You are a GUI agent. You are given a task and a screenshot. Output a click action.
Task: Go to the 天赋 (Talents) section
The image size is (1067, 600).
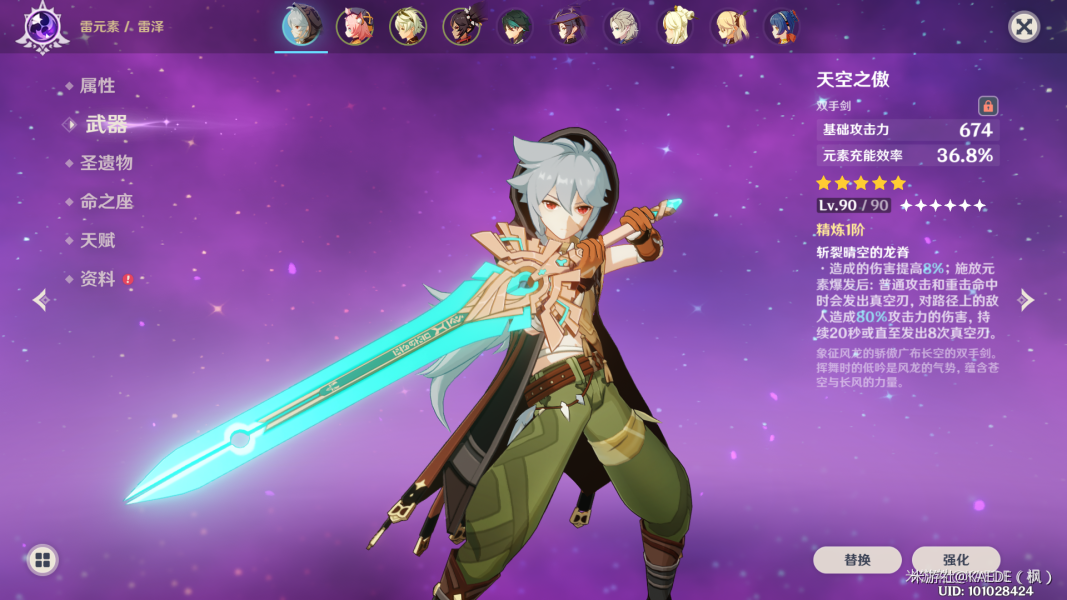click(x=97, y=241)
